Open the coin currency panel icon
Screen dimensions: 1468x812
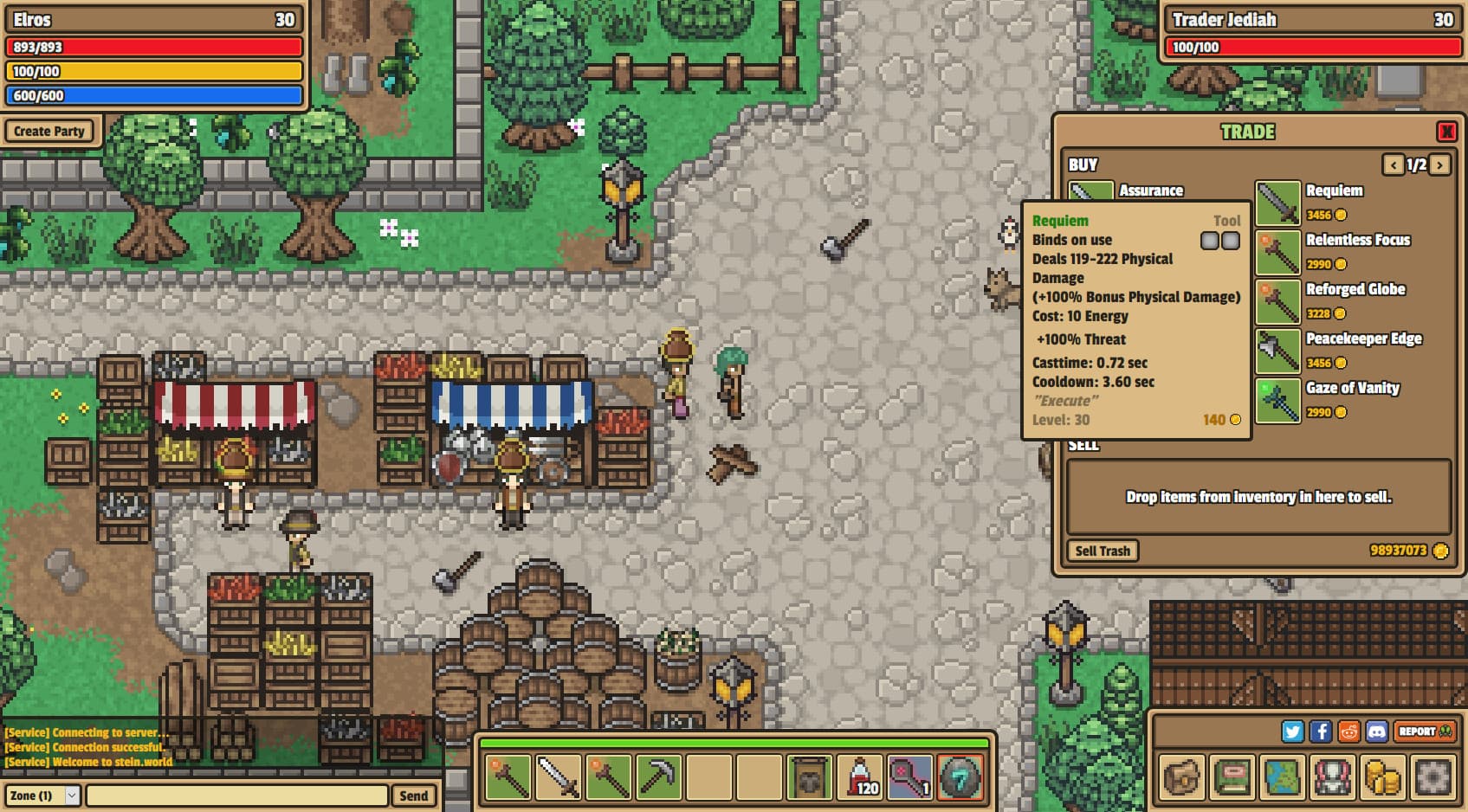(x=1383, y=777)
